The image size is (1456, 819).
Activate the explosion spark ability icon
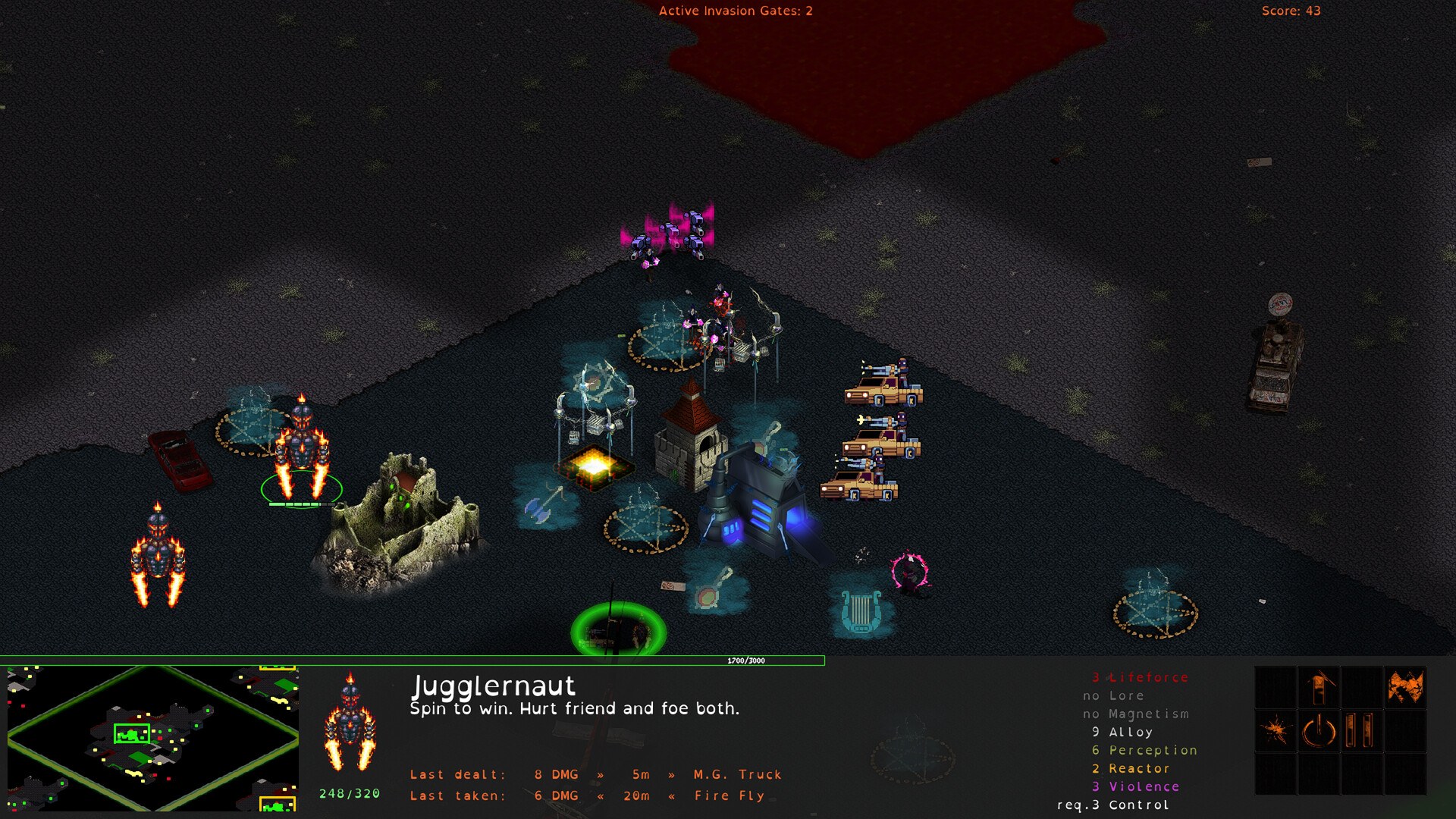1276,729
